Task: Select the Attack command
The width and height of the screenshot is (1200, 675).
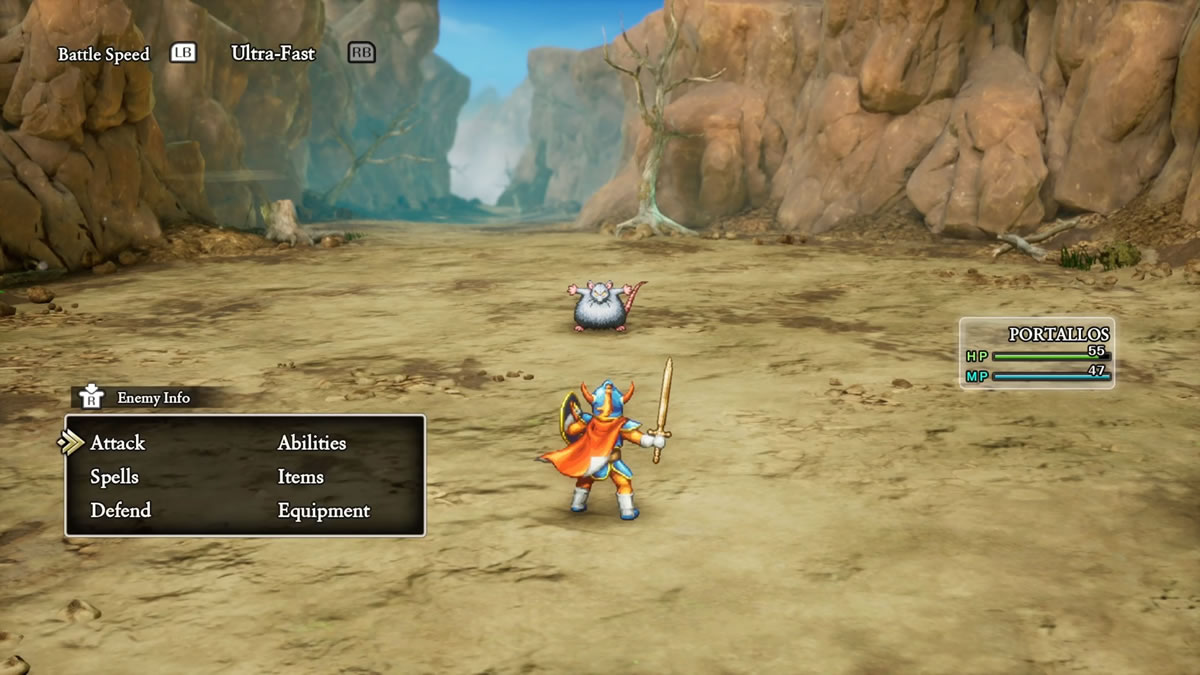Action: (117, 443)
